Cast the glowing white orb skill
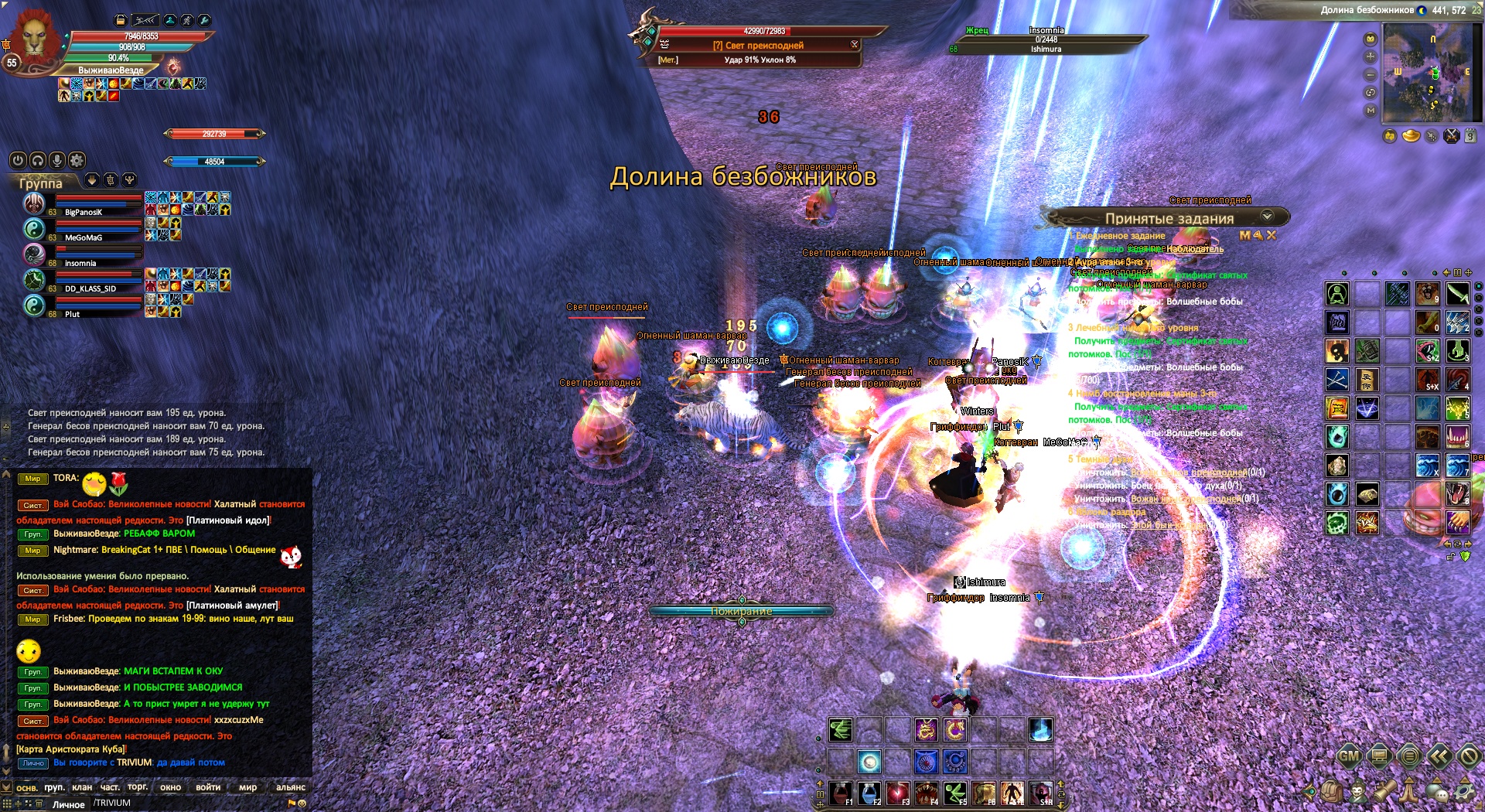This screenshot has width=1485, height=812. point(869,762)
